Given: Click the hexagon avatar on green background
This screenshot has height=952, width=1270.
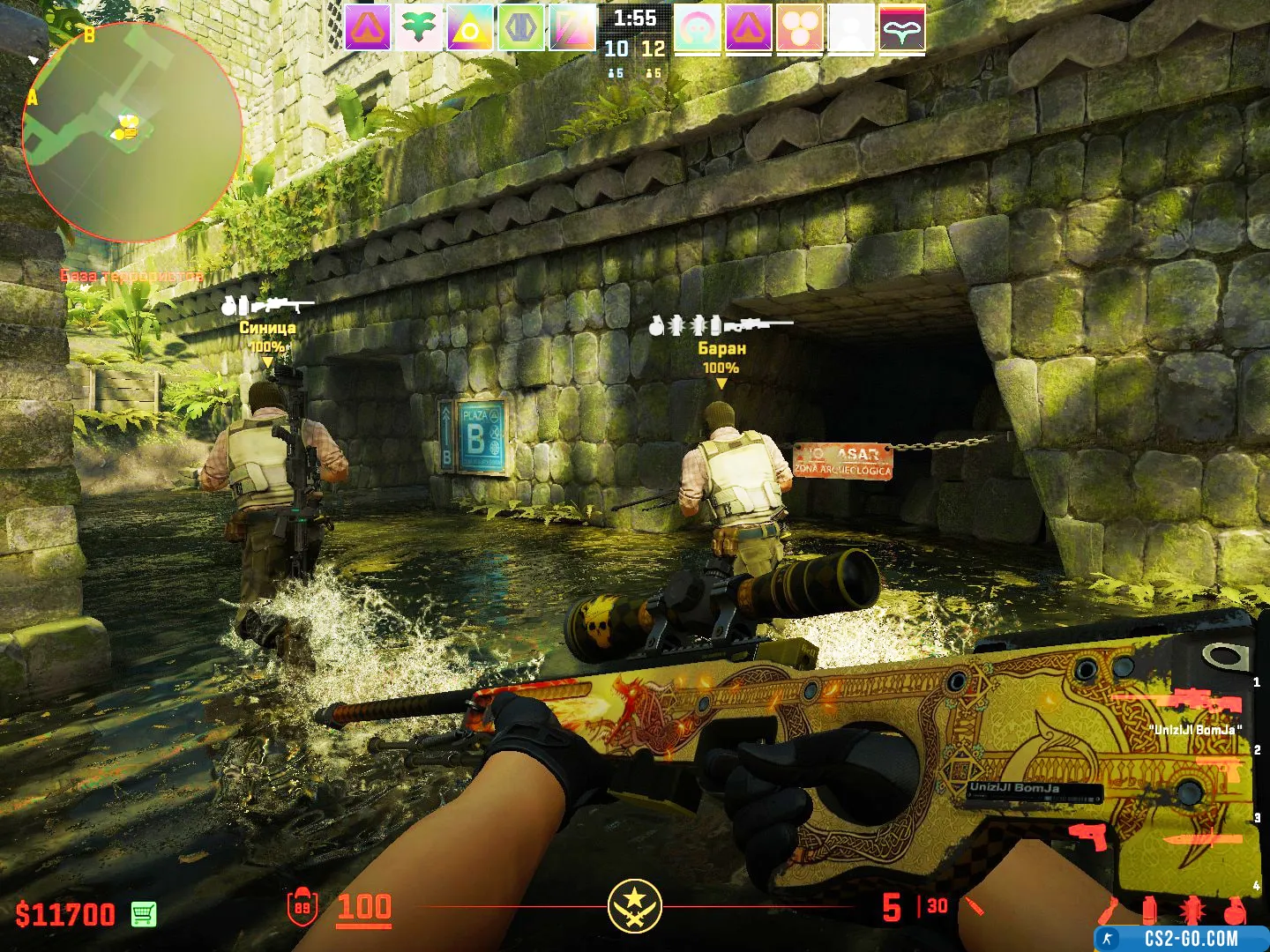Looking at the screenshot, I should (521, 27).
